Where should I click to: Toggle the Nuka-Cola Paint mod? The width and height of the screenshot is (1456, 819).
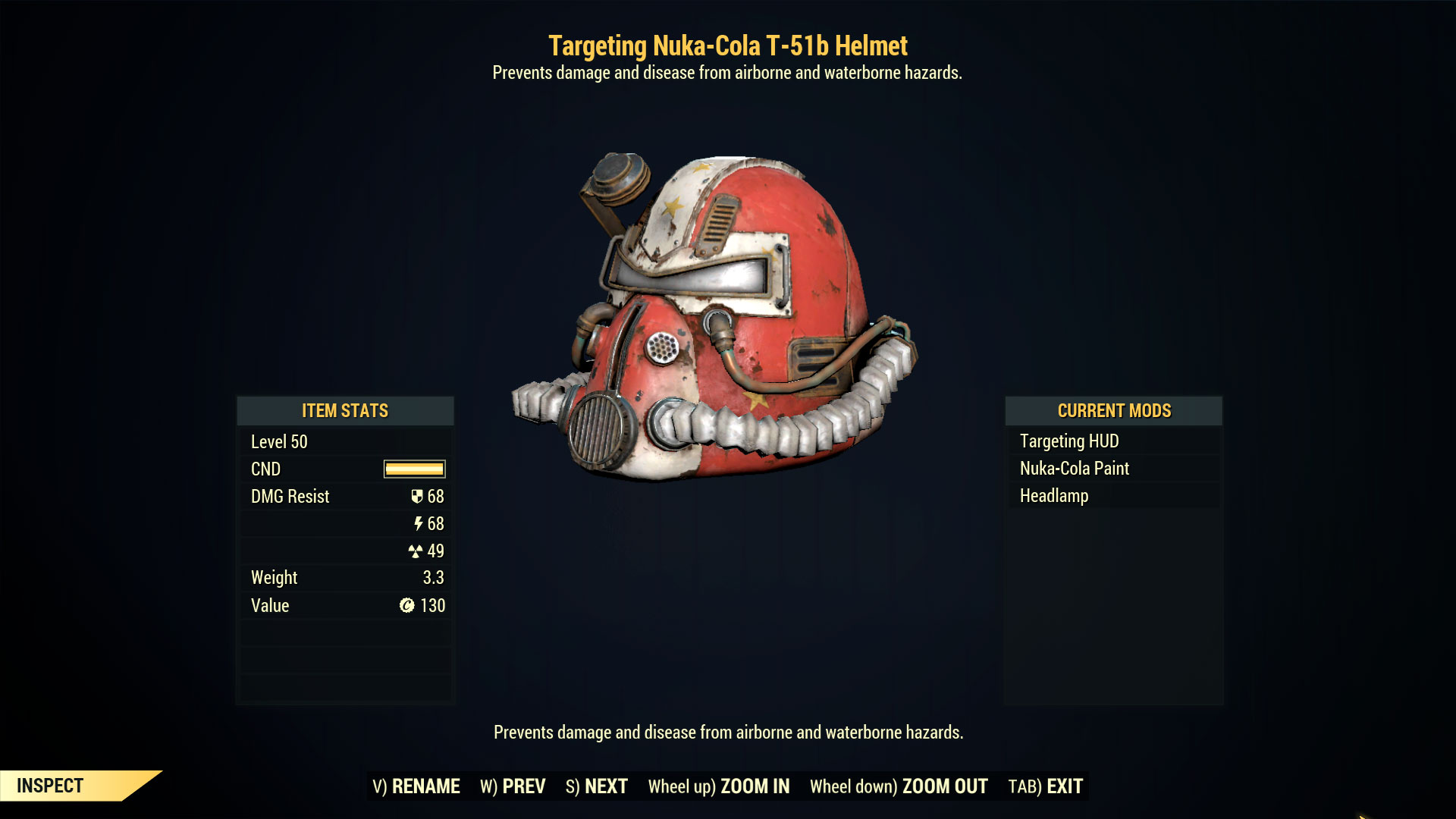tap(1075, 468)
